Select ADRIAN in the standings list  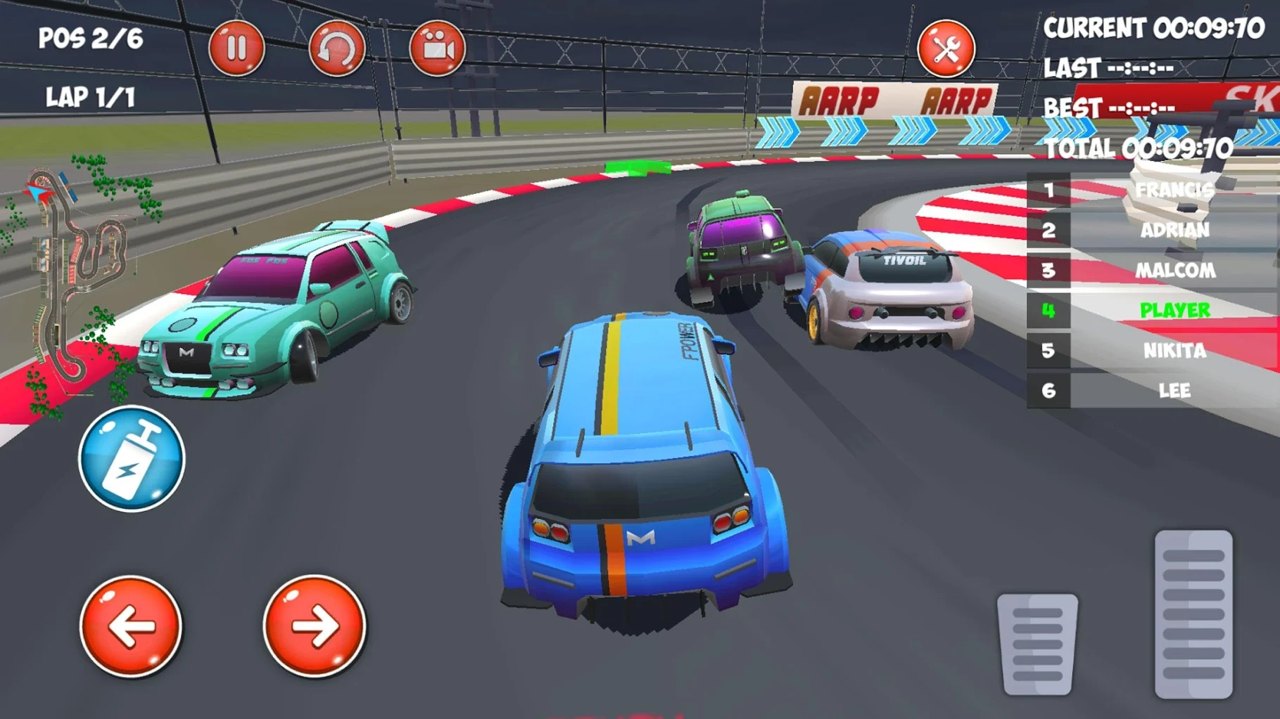[1152, 230]
